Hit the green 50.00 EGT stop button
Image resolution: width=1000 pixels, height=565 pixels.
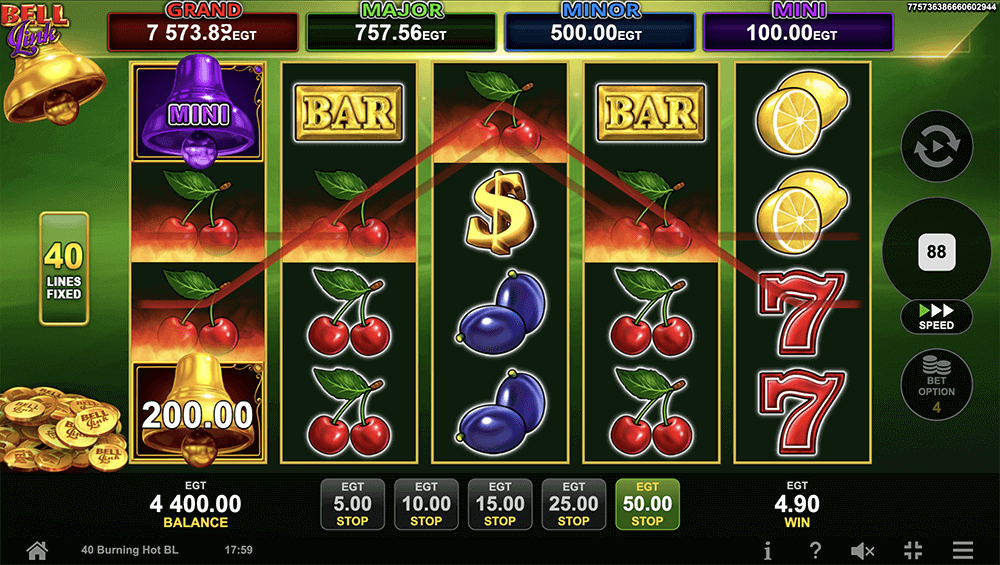coord(647,504)
